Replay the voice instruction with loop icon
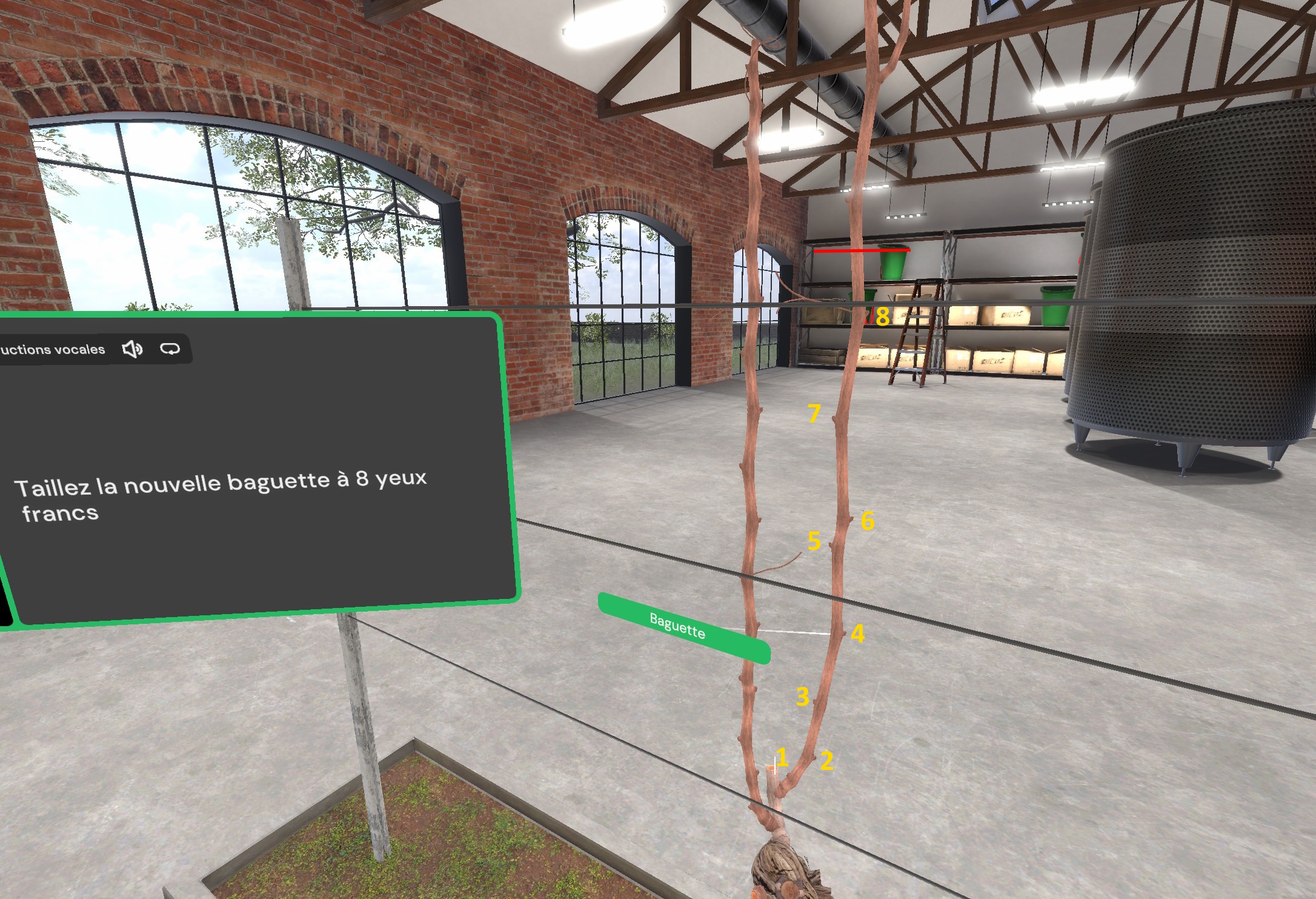The width and height of the screenshot is (1316, 899). pos(170,349)
